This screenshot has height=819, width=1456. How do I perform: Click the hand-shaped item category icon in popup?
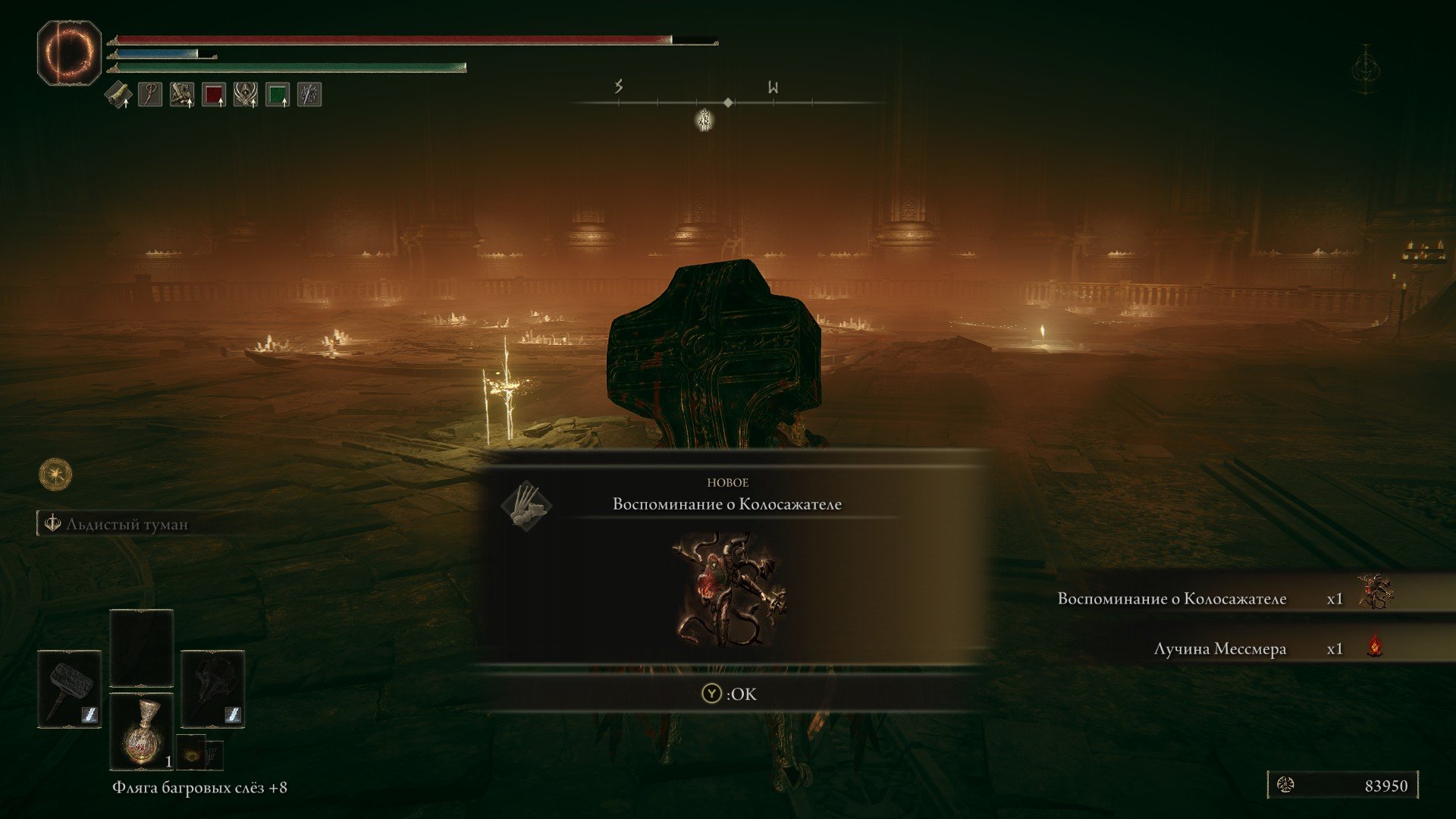[x=526, y=505]
